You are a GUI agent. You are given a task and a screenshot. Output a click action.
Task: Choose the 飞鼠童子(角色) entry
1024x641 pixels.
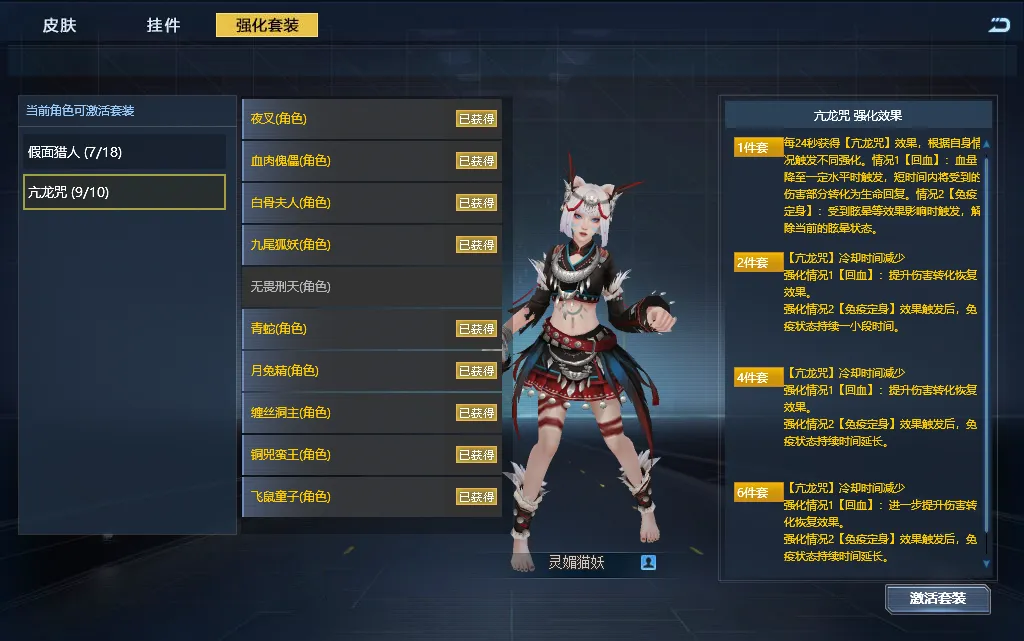point(371,497)
